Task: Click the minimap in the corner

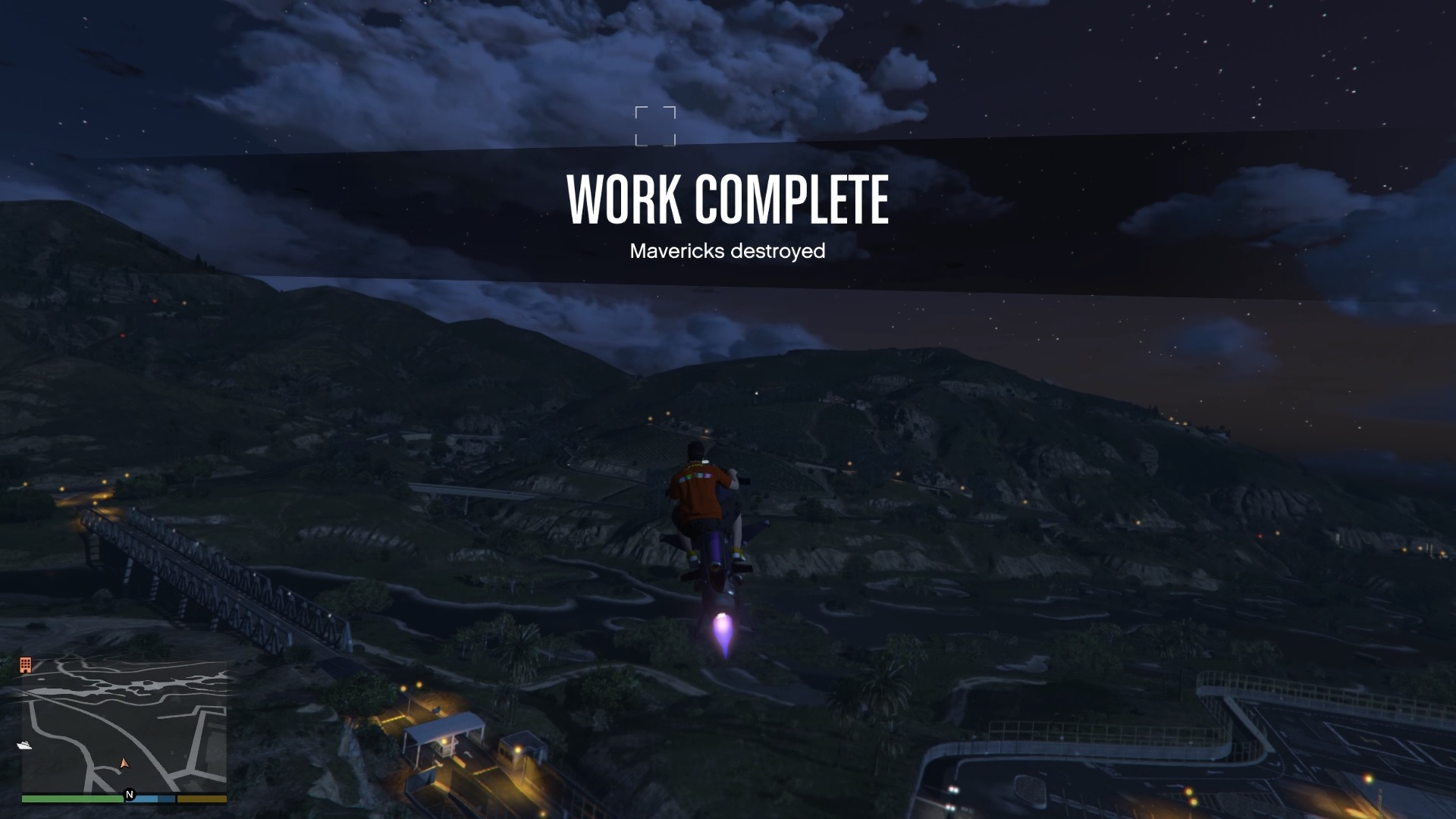Action: coord(124,726)
